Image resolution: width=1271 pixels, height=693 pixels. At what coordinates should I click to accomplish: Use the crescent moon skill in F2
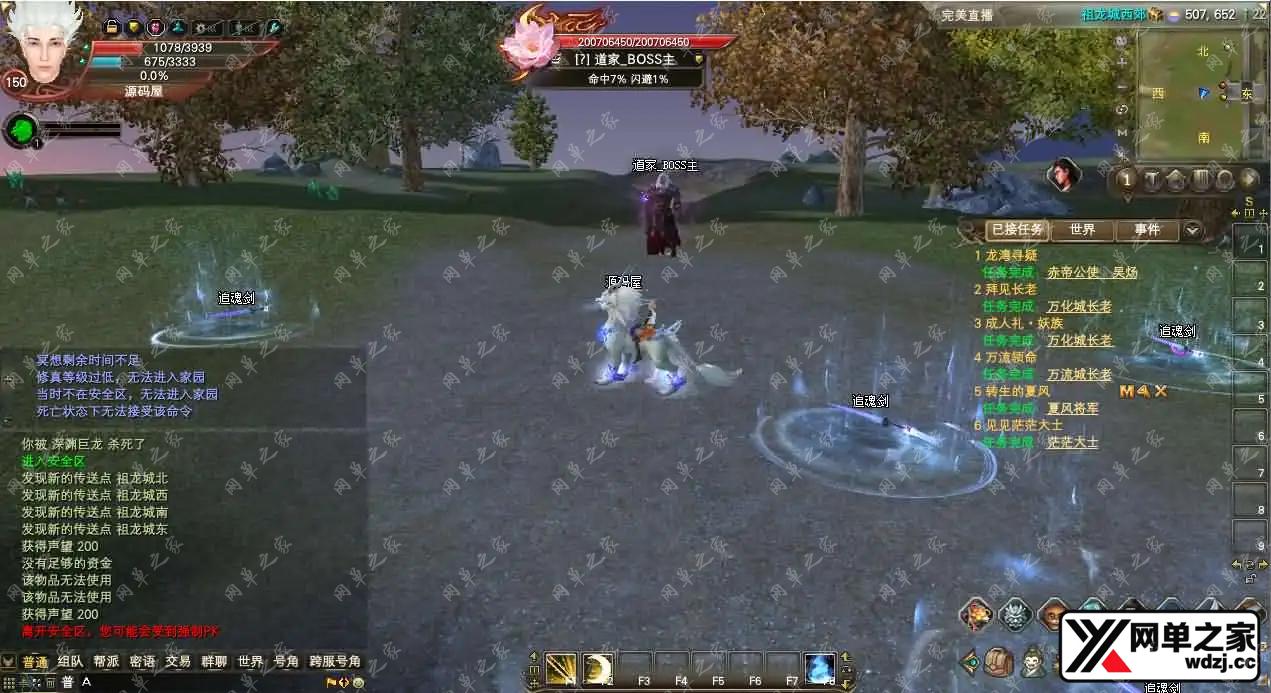[598, 668]
